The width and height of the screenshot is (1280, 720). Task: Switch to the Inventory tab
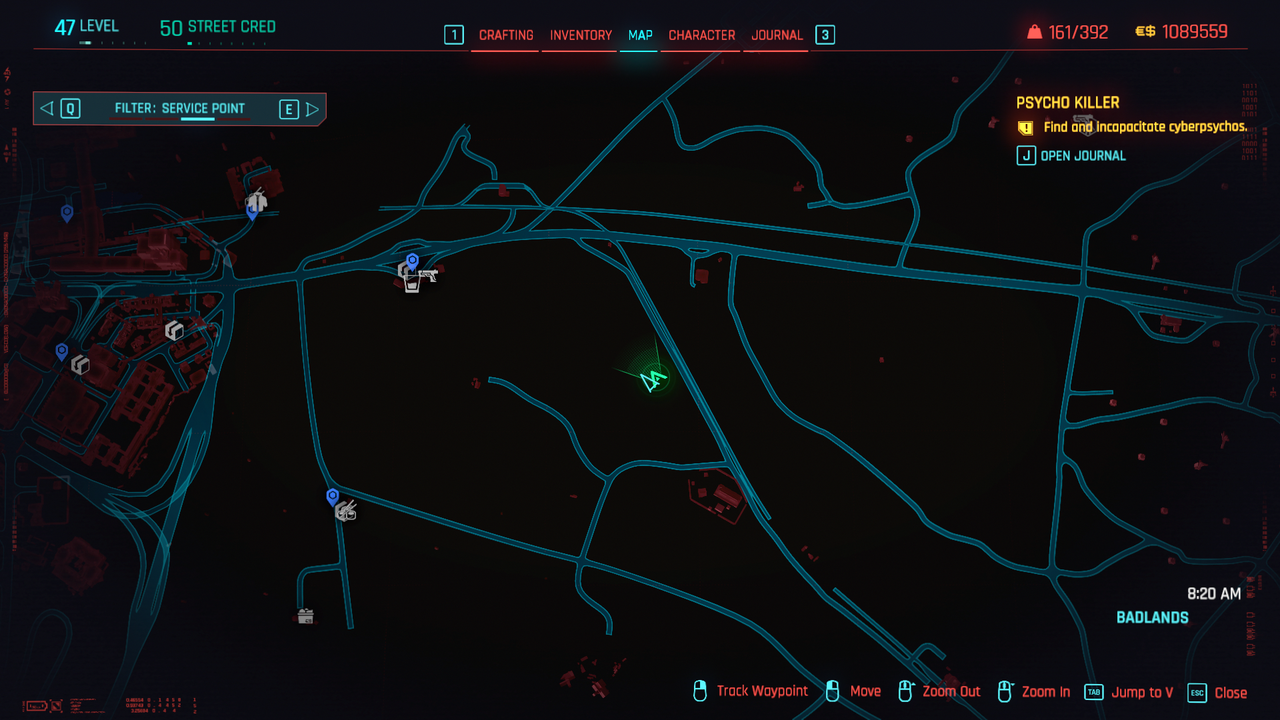[x=580, y=35]
